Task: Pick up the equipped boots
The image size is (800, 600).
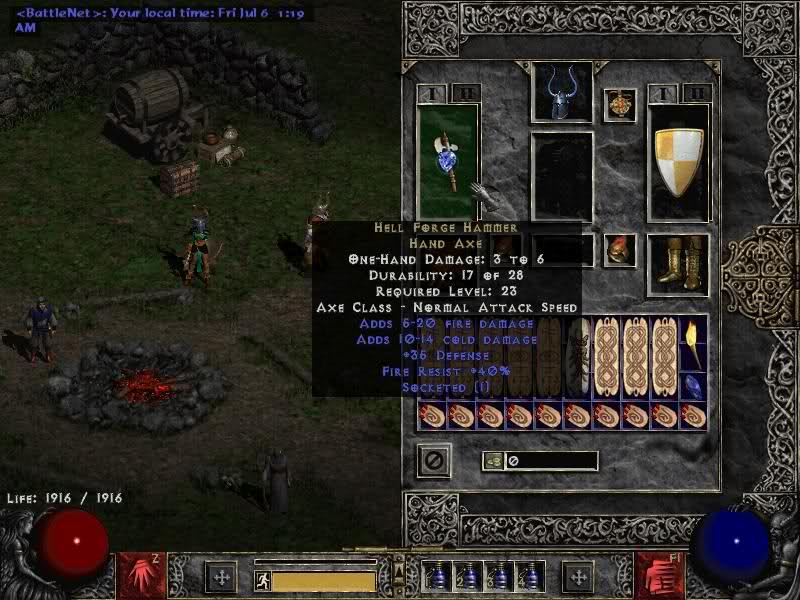Action: (x=678, y=263)
